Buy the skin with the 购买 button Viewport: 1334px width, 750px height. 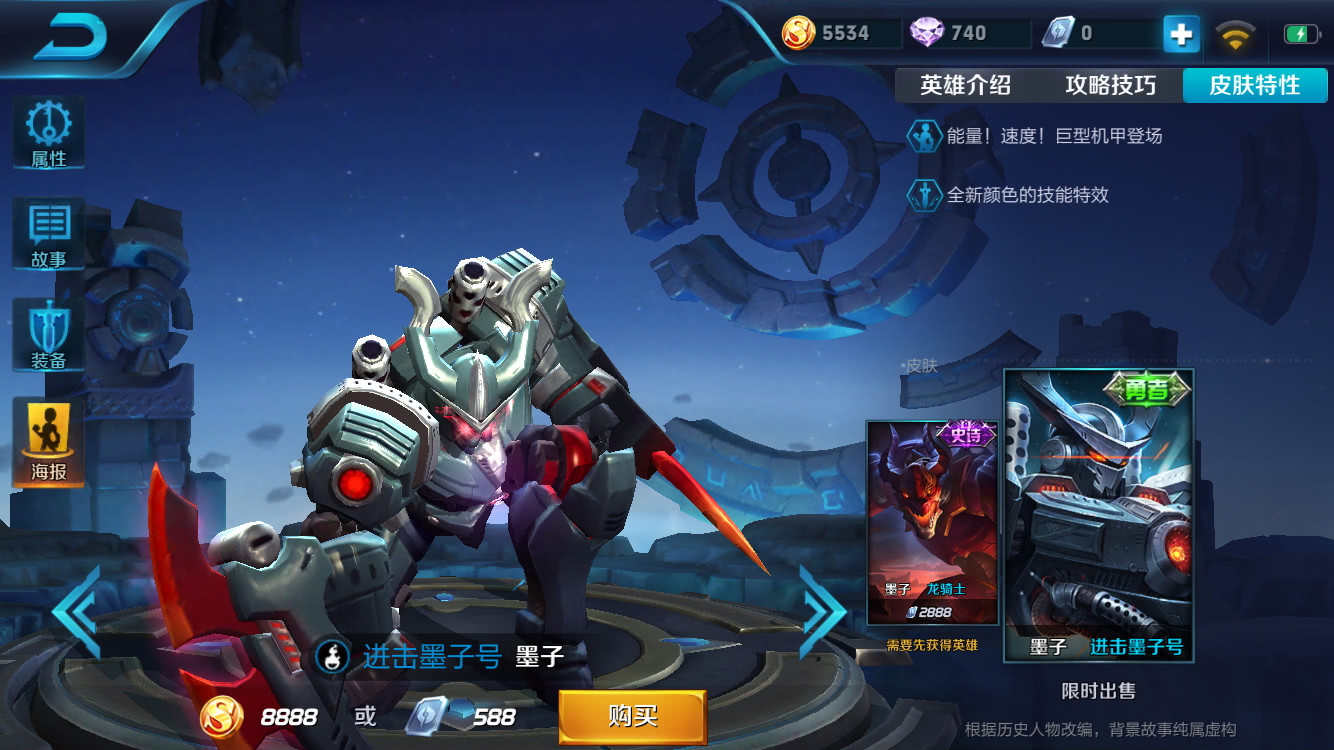pos(632,716)
